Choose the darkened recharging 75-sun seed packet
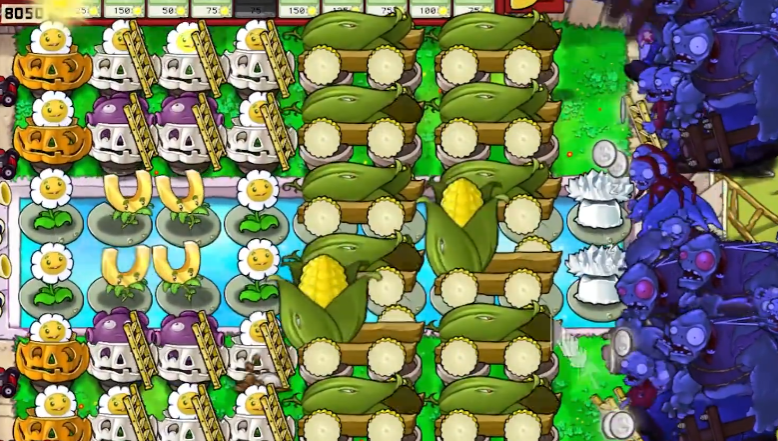The height and width of the screenshot is (441, 778). pyautogui.click(x=255, y=8)
